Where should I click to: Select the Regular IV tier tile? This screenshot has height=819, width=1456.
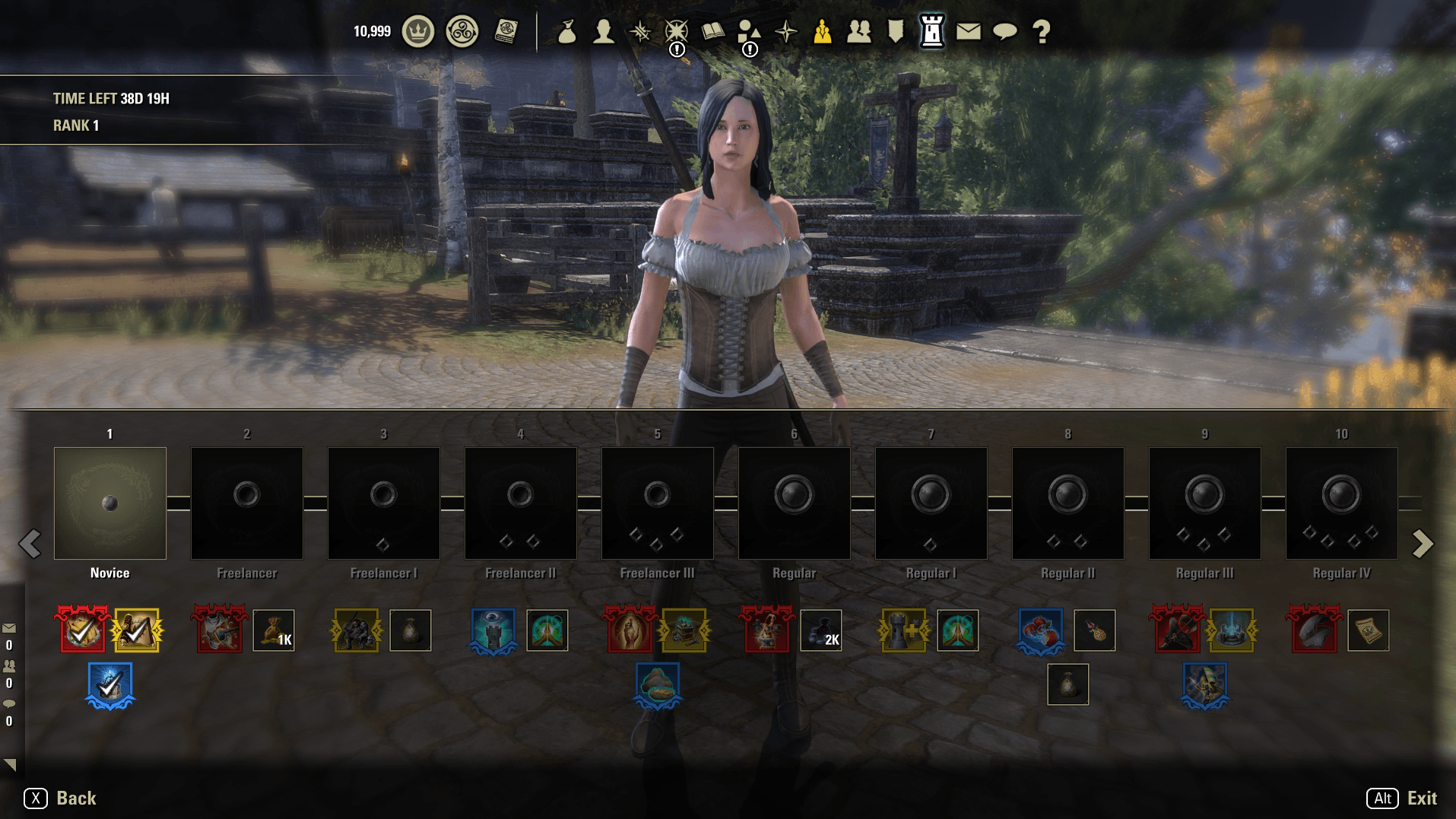pos(1342,503)
